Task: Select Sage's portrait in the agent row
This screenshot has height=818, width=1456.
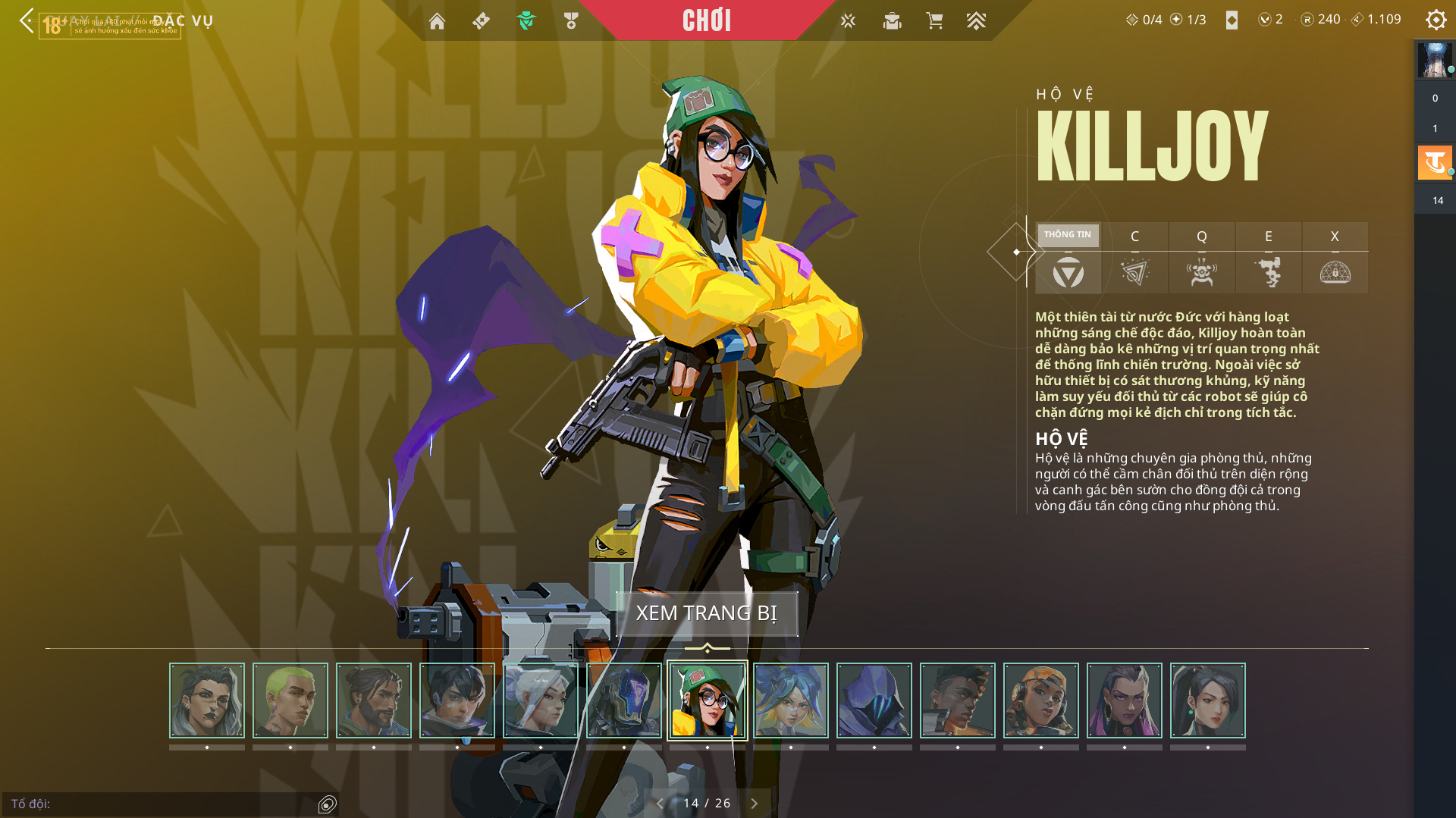Action: click(x=1208, y=700)
